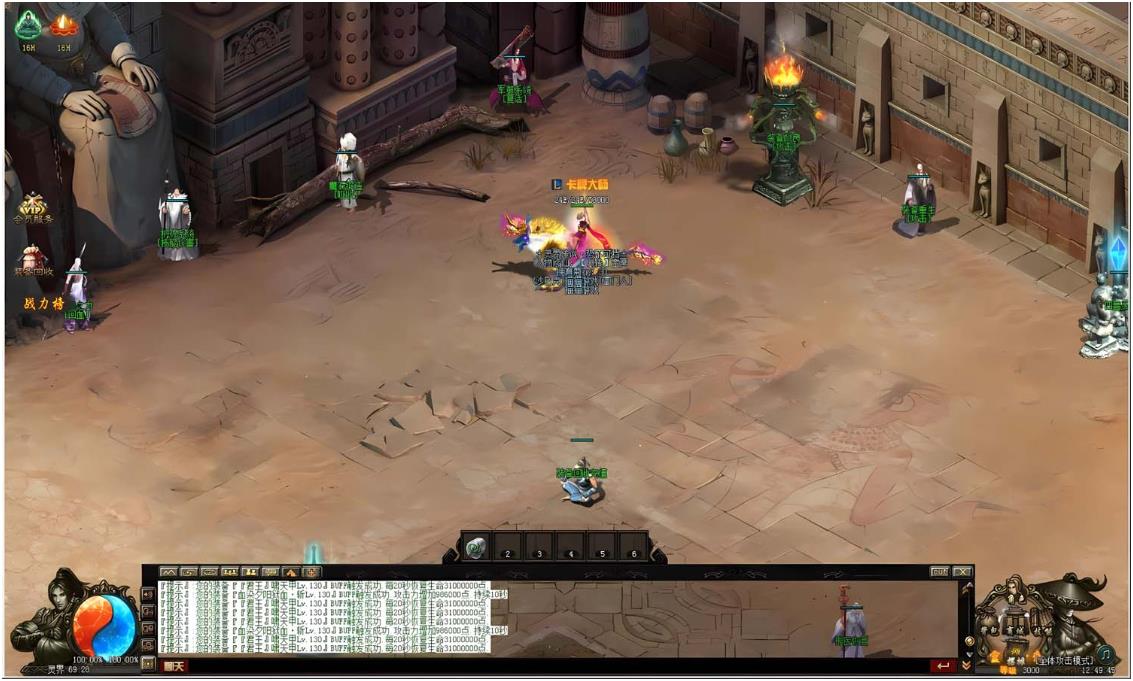The width and height of the screenshot is (1133, 681).
Task: Click the orange 战力榜 power ranking label
Action: tap(44, 303)
